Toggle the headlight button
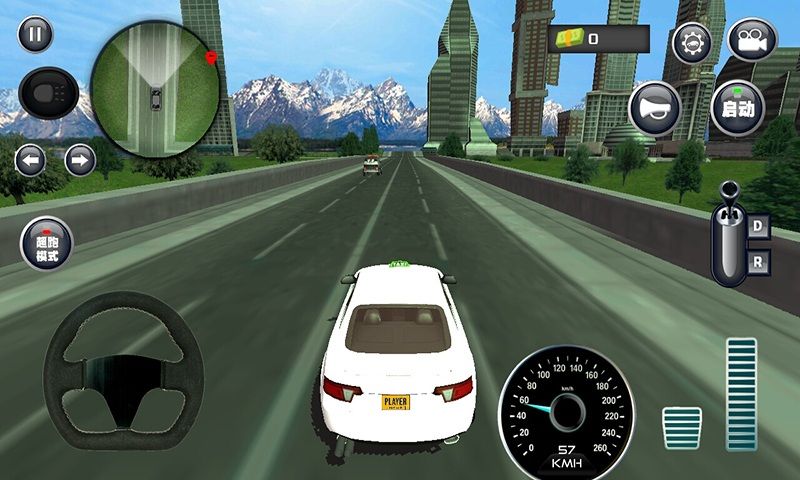Viewport: 800px width, 480px height. click(x=48, y=93)
